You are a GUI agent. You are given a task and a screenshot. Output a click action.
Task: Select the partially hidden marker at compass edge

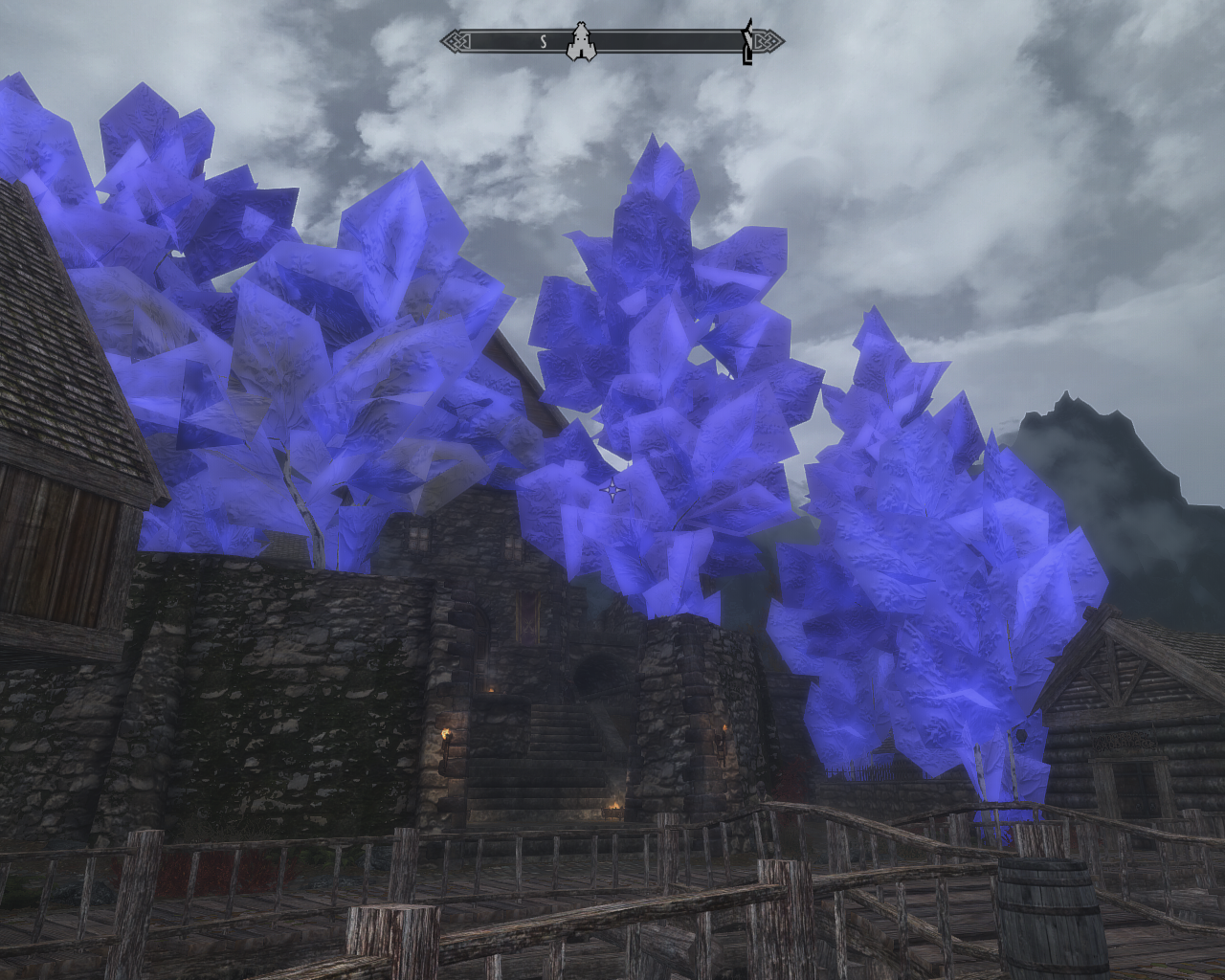point(747,44)
